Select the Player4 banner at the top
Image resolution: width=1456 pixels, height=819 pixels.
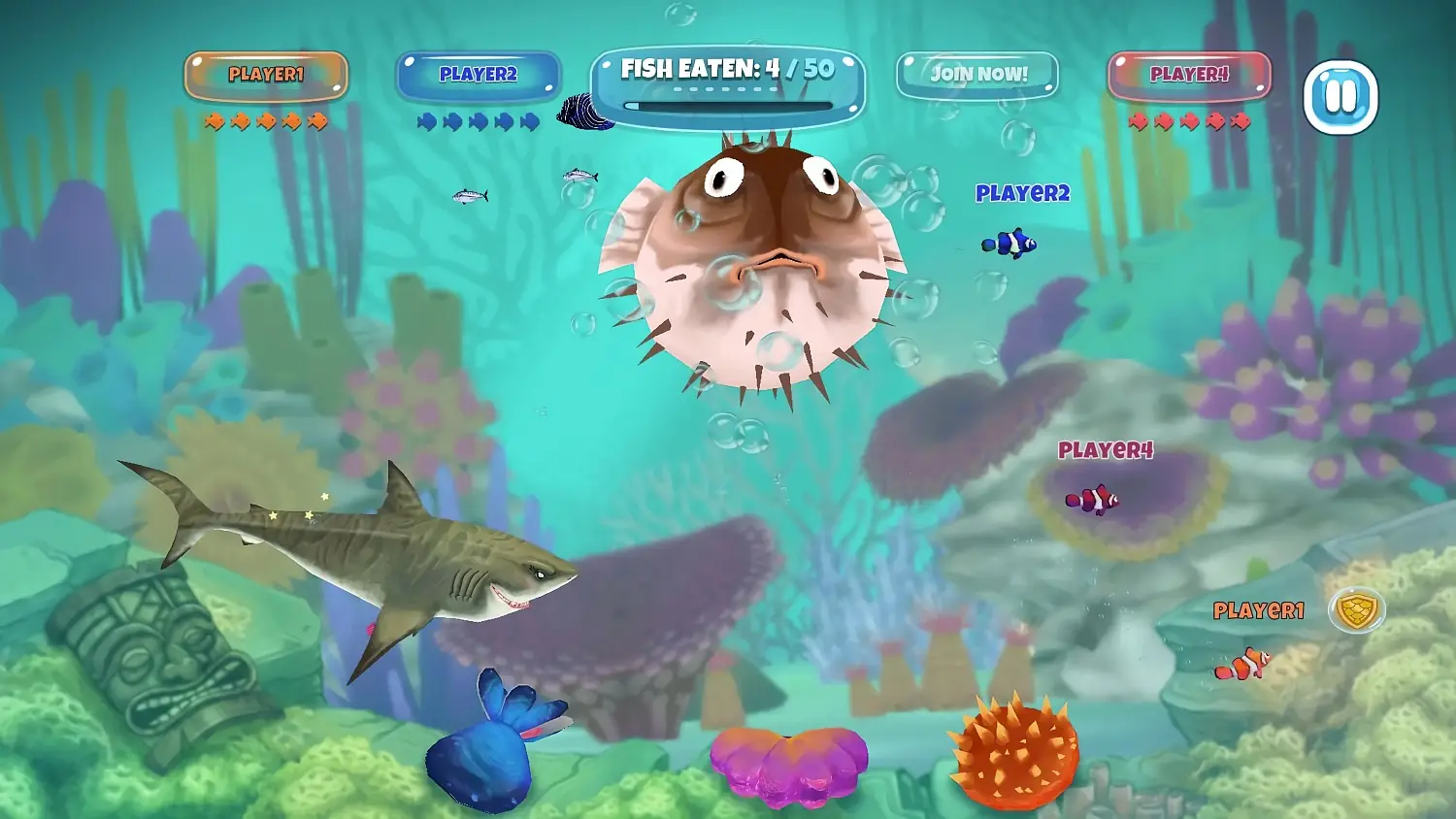tap(1190, 74)
